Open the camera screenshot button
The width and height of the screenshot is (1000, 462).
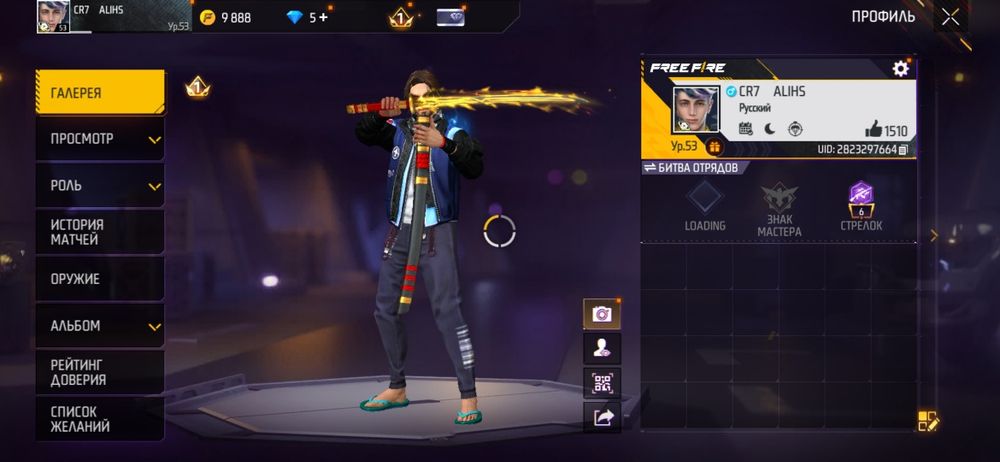[x=602, y=314]
